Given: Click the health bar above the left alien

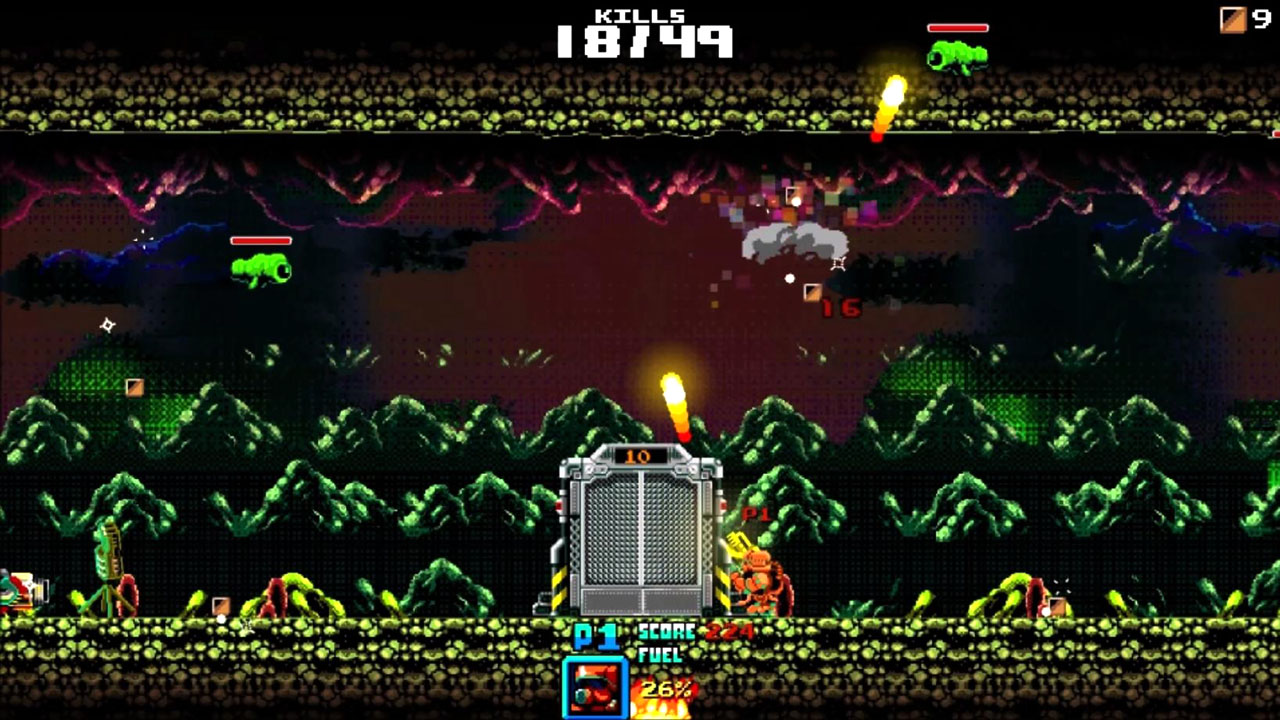Looking at the screenshot, I should click(262, 239).
